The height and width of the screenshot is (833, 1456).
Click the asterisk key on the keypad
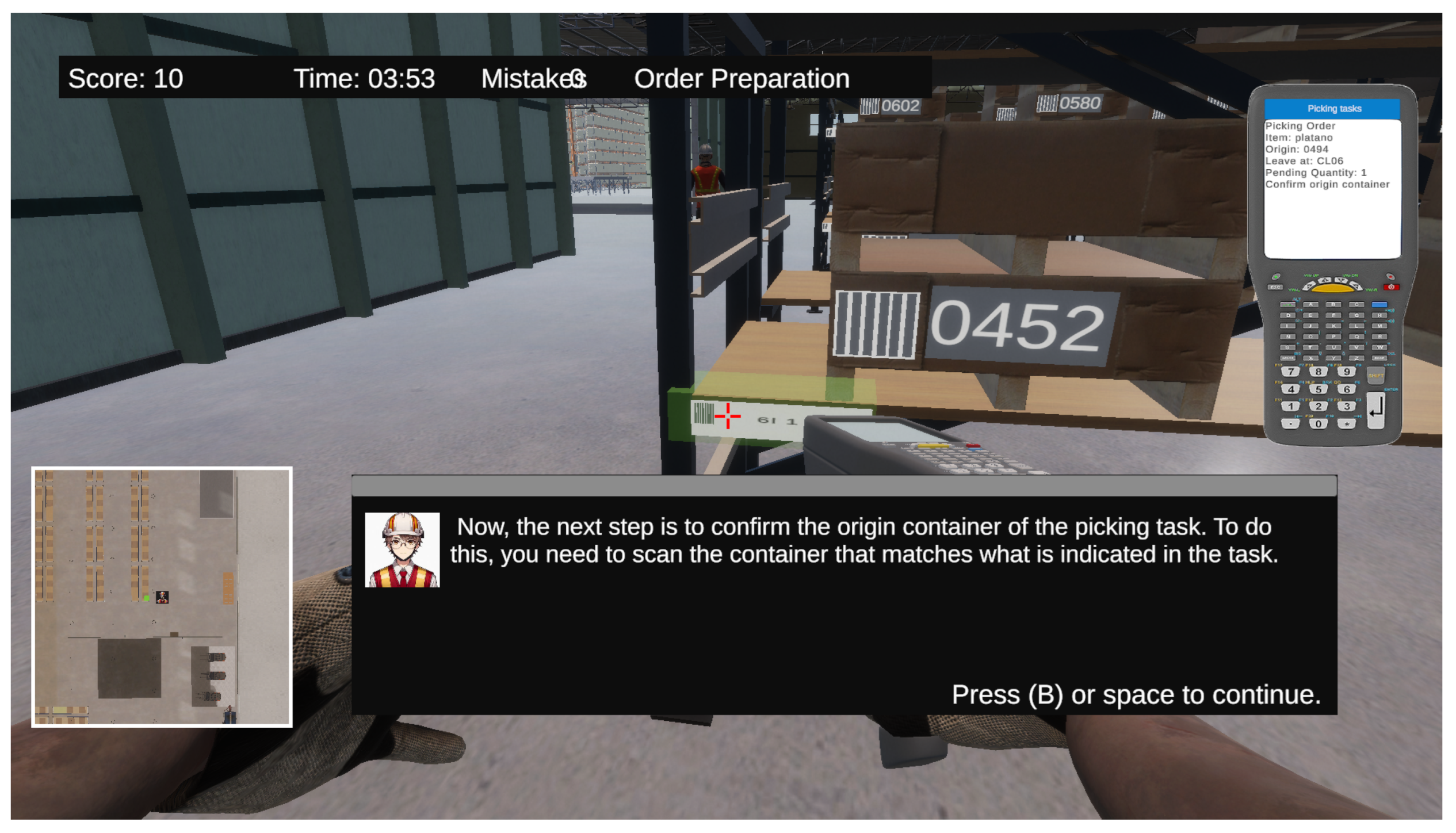[1346, 424]
